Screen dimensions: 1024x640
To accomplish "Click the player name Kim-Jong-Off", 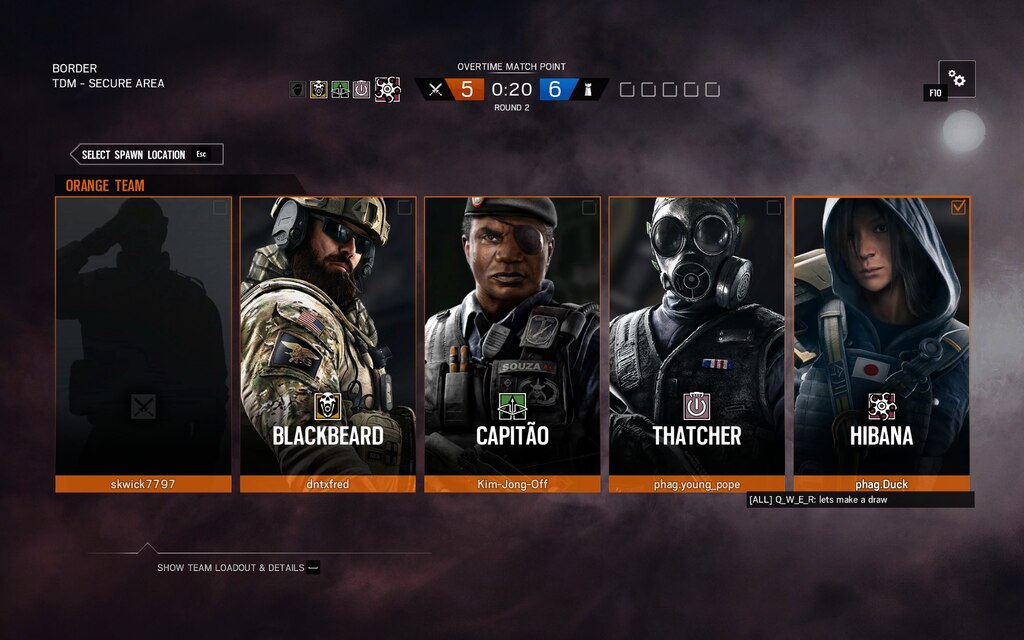I will pyautogui.click(x=512, y=484).
